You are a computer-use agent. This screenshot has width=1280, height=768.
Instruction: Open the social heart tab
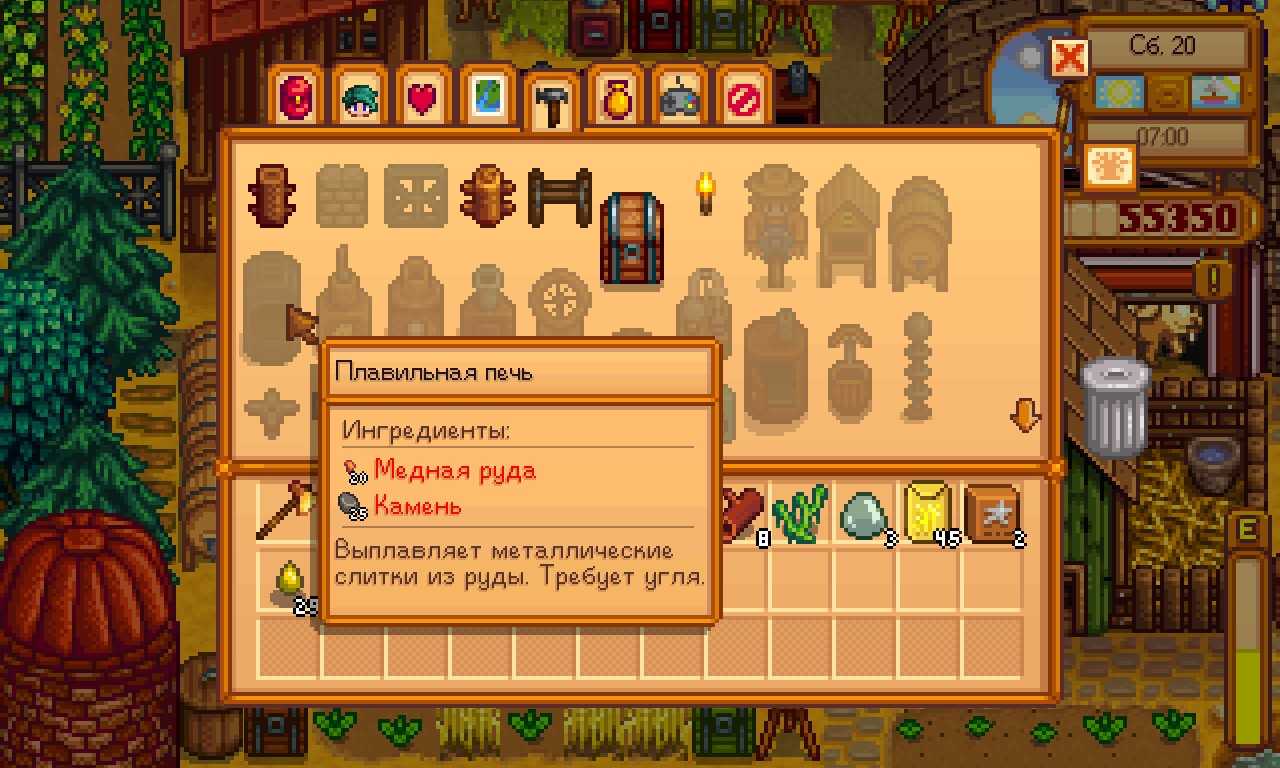point(423,99)
